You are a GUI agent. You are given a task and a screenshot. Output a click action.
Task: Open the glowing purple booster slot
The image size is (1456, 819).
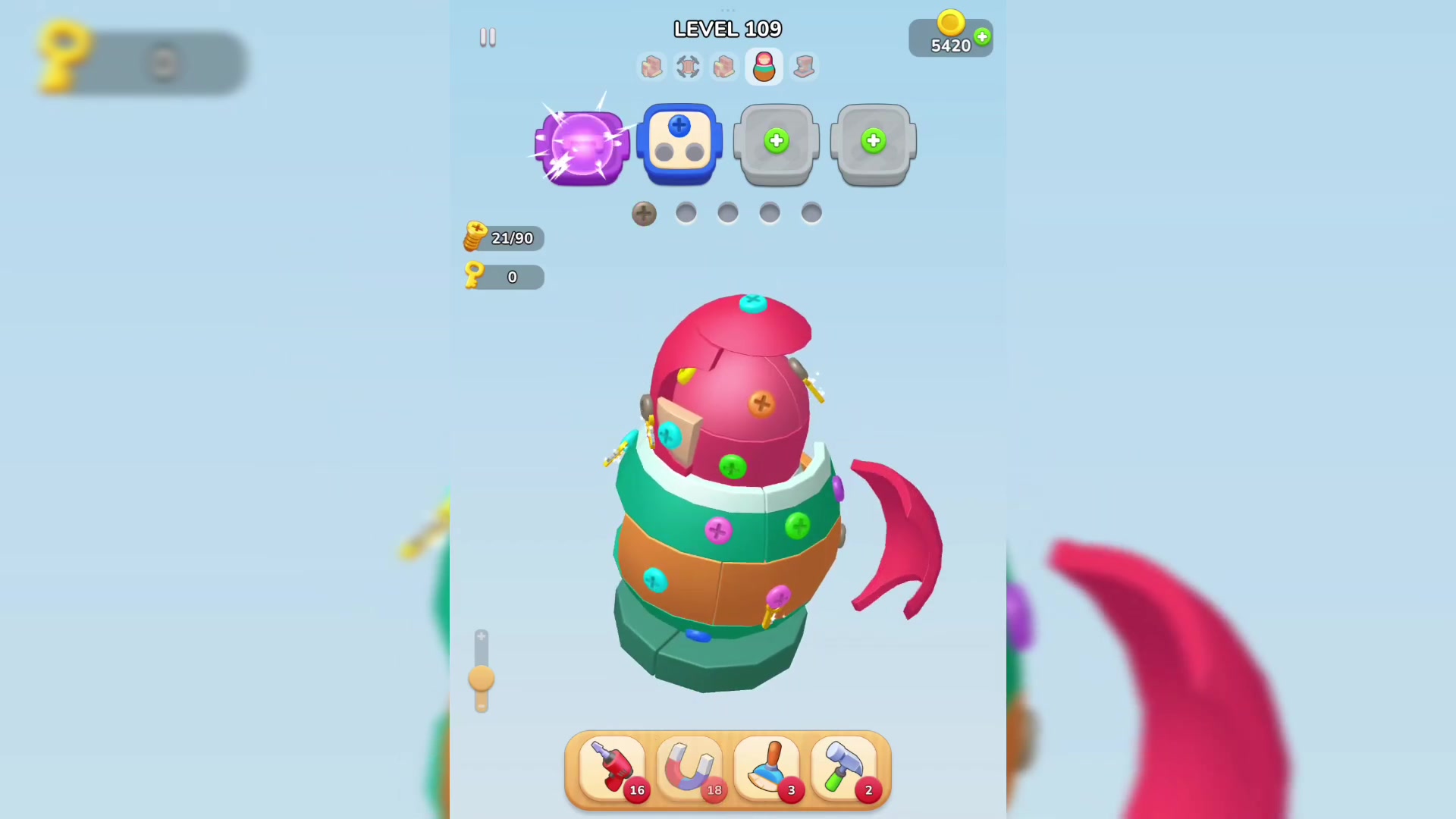[x=581, y=144]
